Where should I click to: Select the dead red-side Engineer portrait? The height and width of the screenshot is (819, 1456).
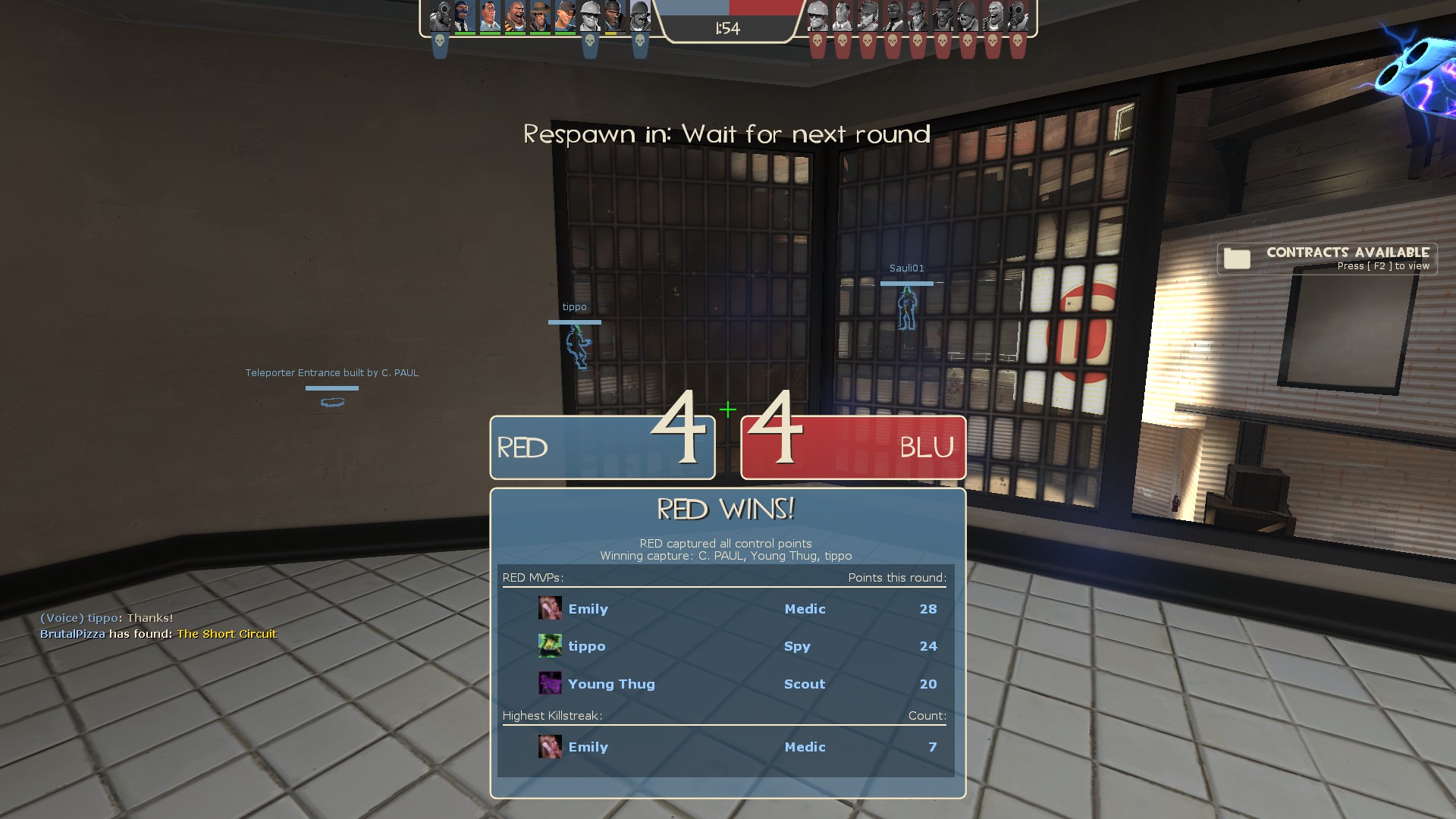817,16
